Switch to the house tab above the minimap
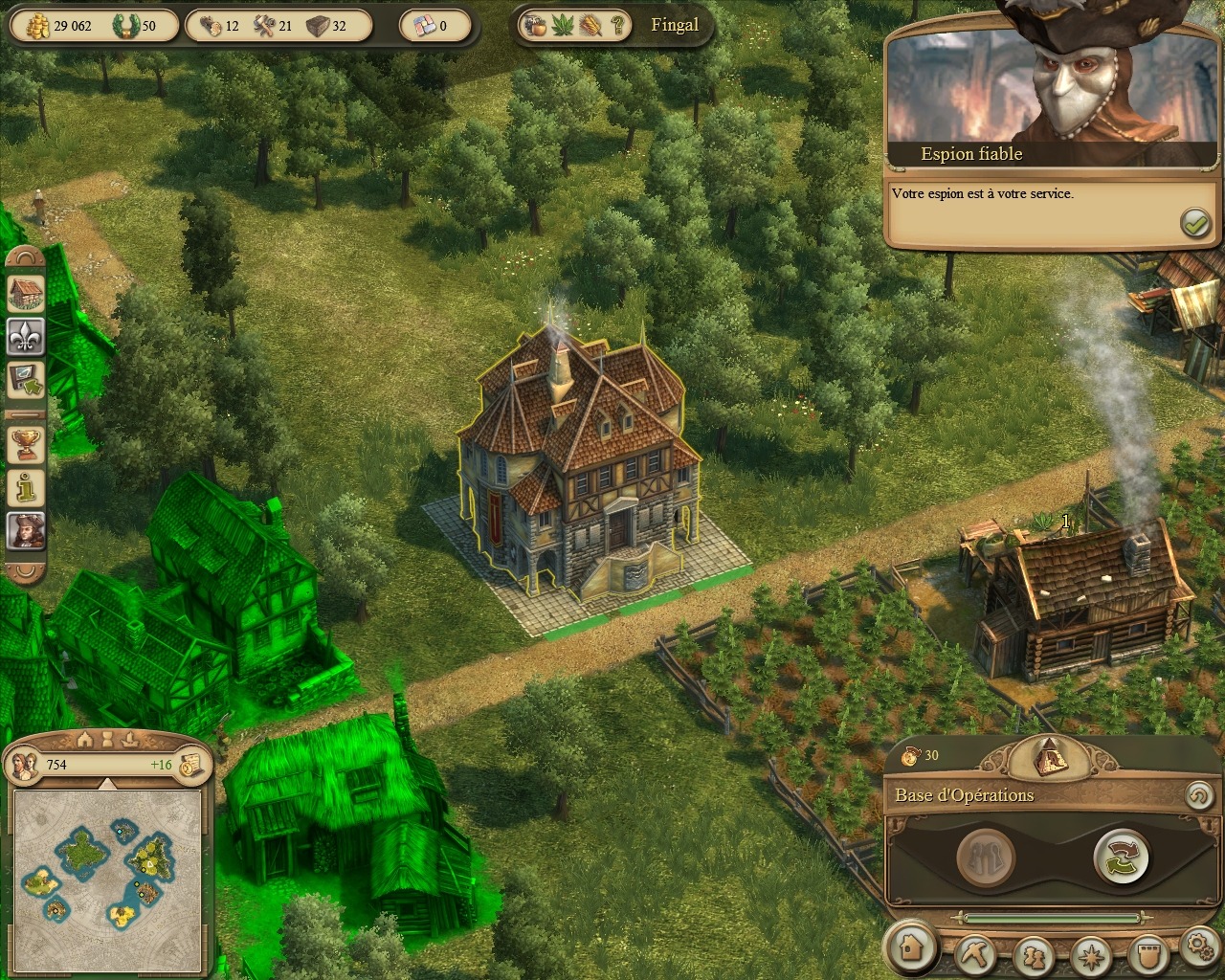Viewport: 1225px width, 980px height. 85,739
